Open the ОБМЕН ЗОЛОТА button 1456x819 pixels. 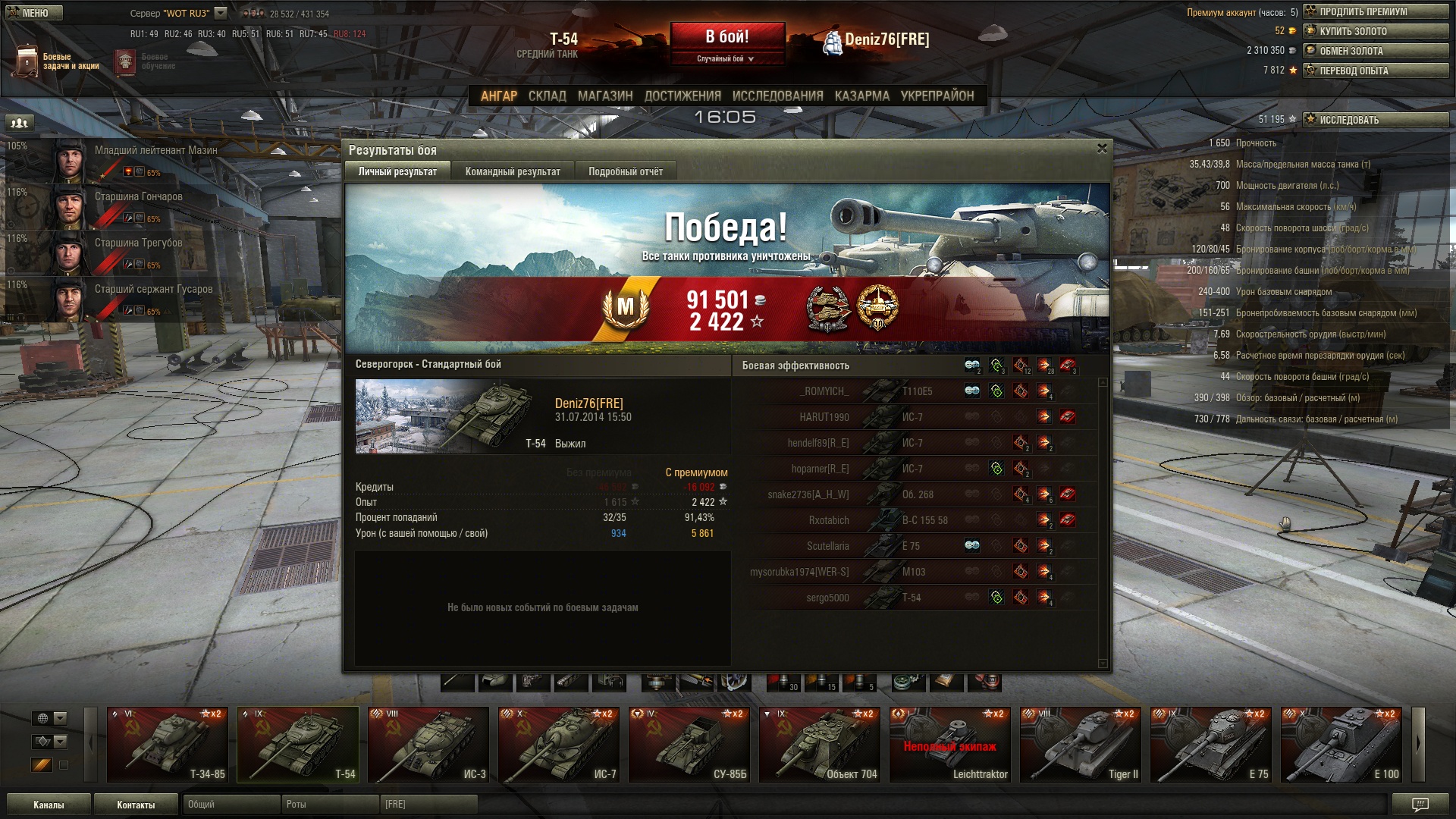pyautogui.click(x=1376, y=51)
